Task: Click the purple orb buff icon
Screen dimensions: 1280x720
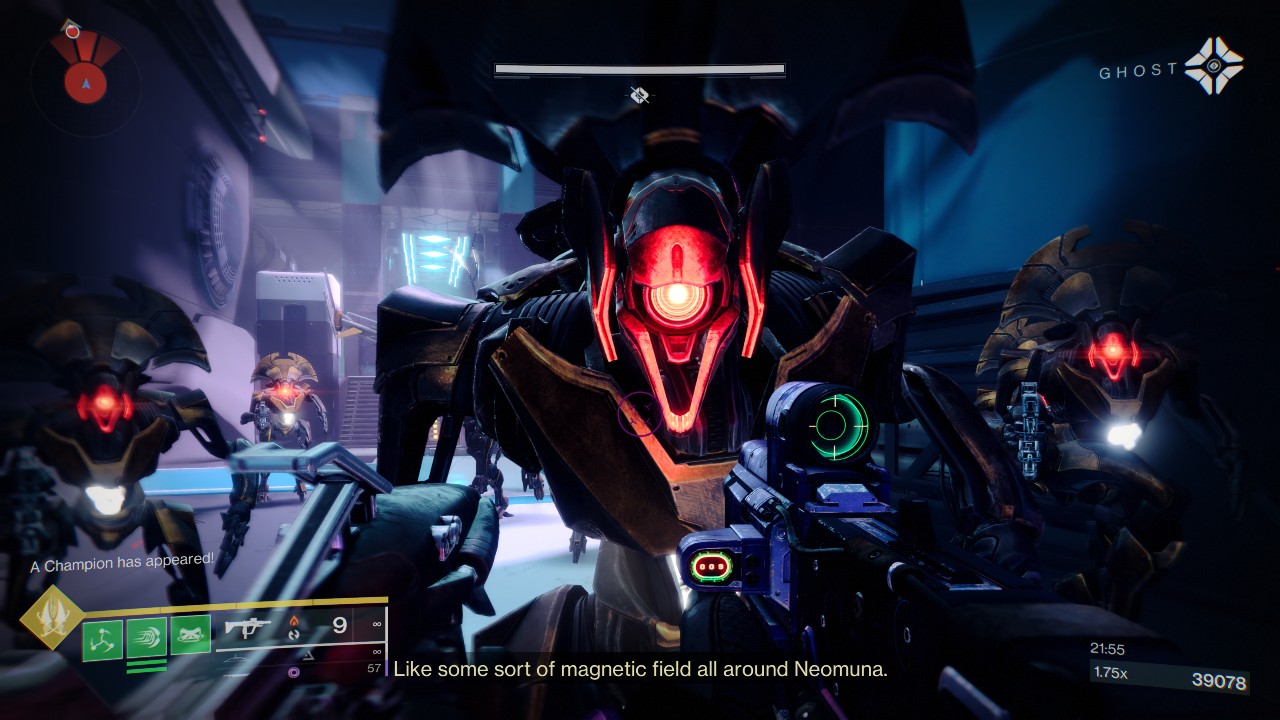Action: tap(293, 671)
